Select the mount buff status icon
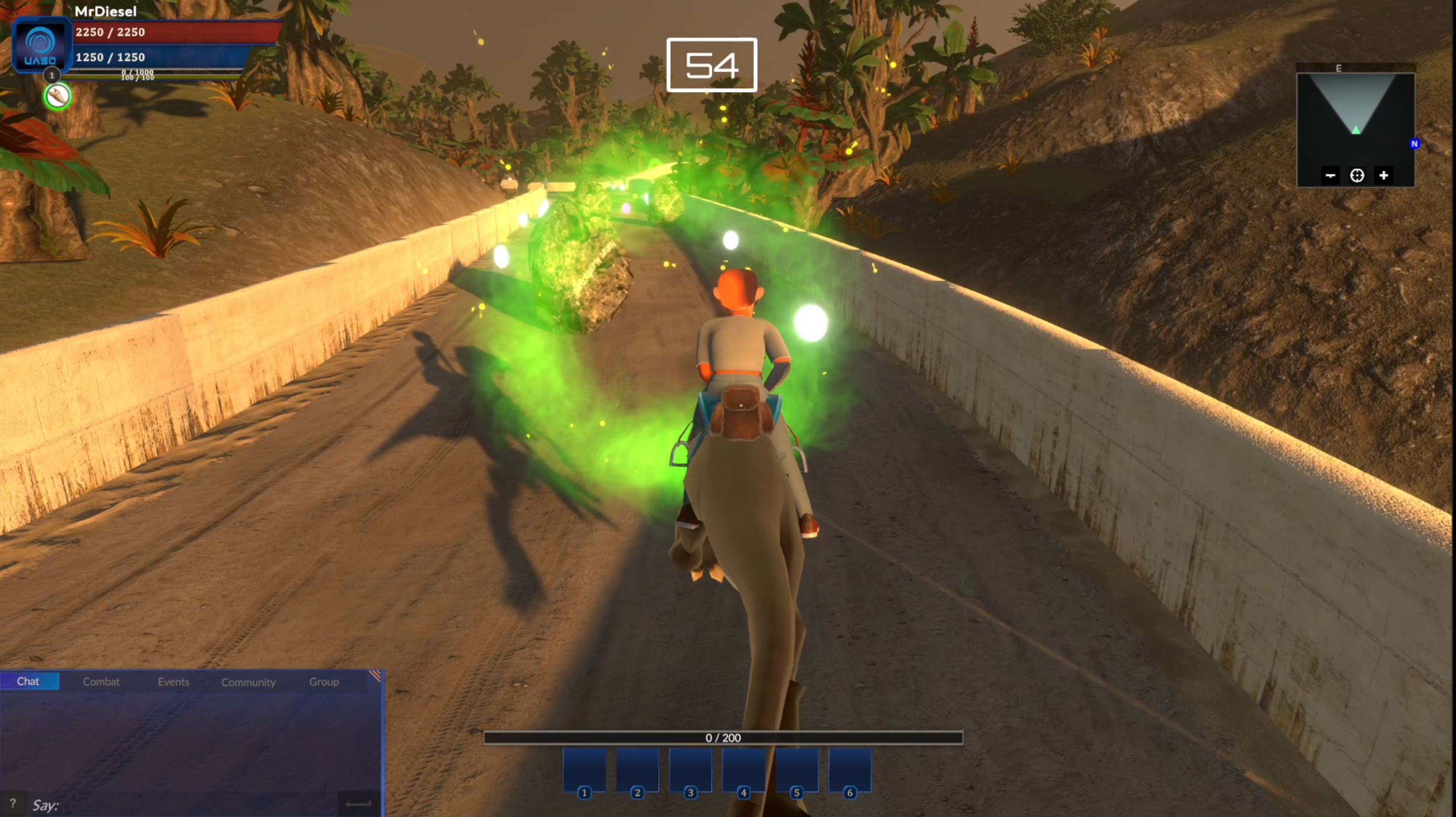 [x=58, y=97]
